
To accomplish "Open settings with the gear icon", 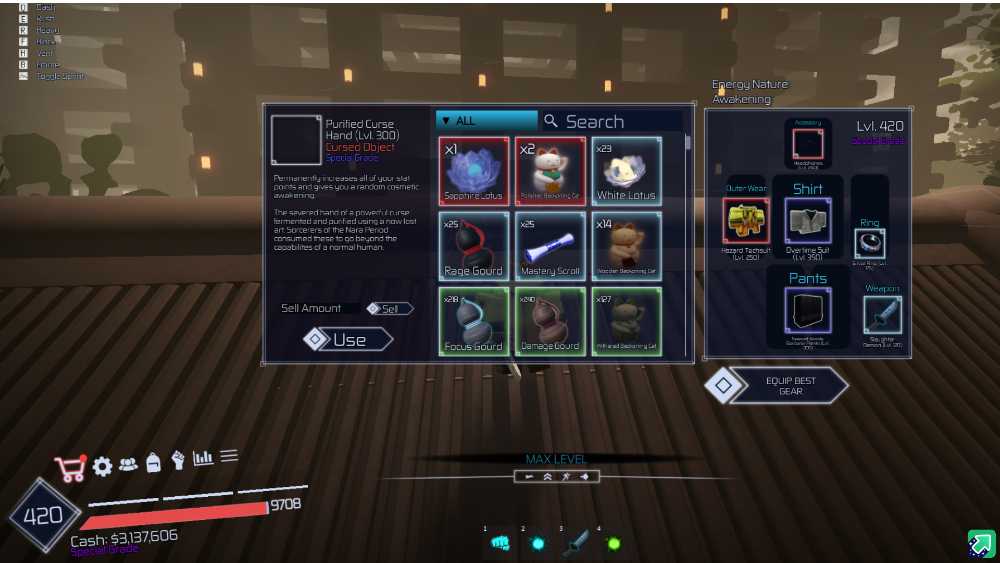I will tap(102, 466).
